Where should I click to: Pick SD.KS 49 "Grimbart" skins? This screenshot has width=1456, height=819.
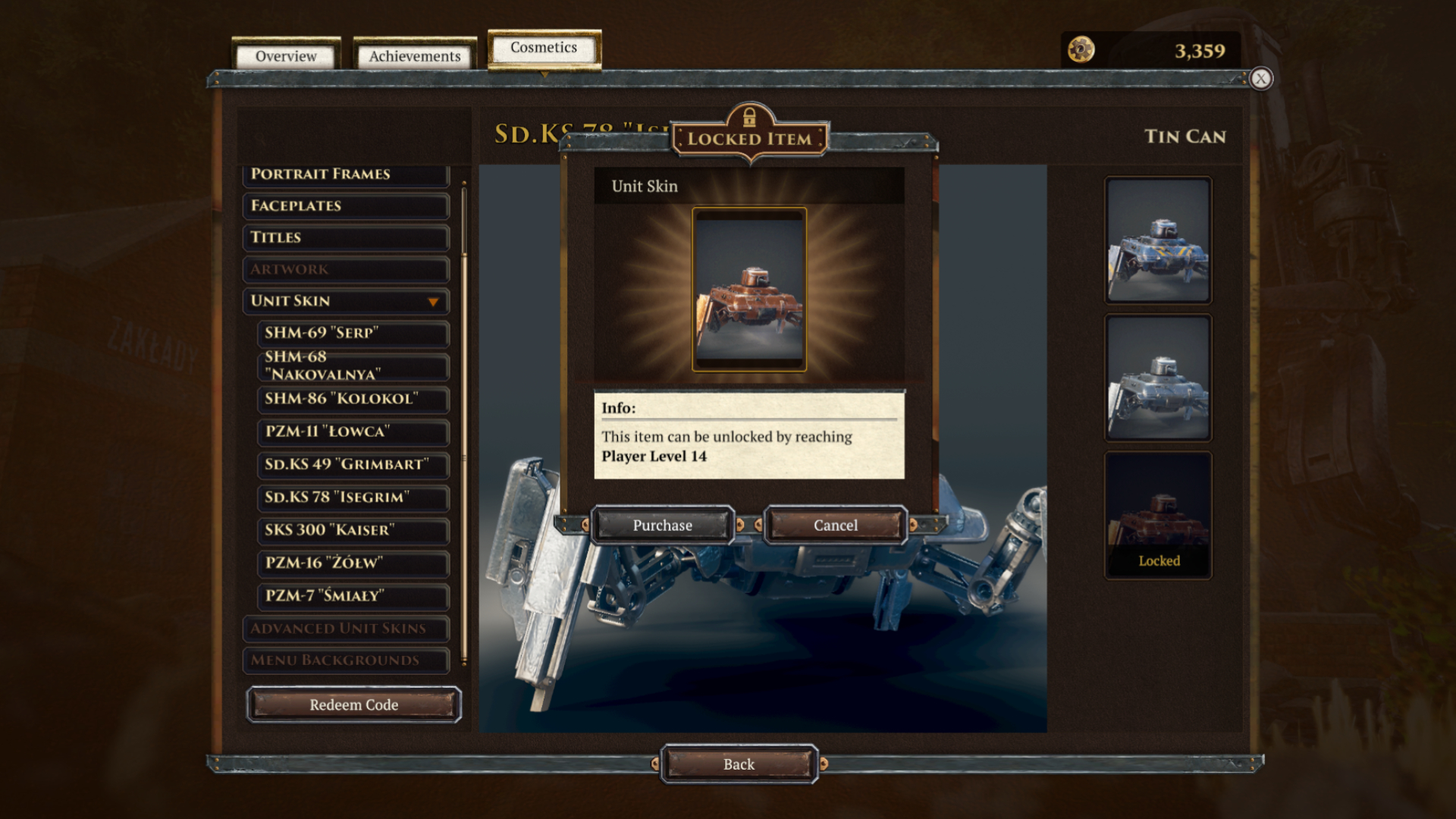[x=353, y=464]
